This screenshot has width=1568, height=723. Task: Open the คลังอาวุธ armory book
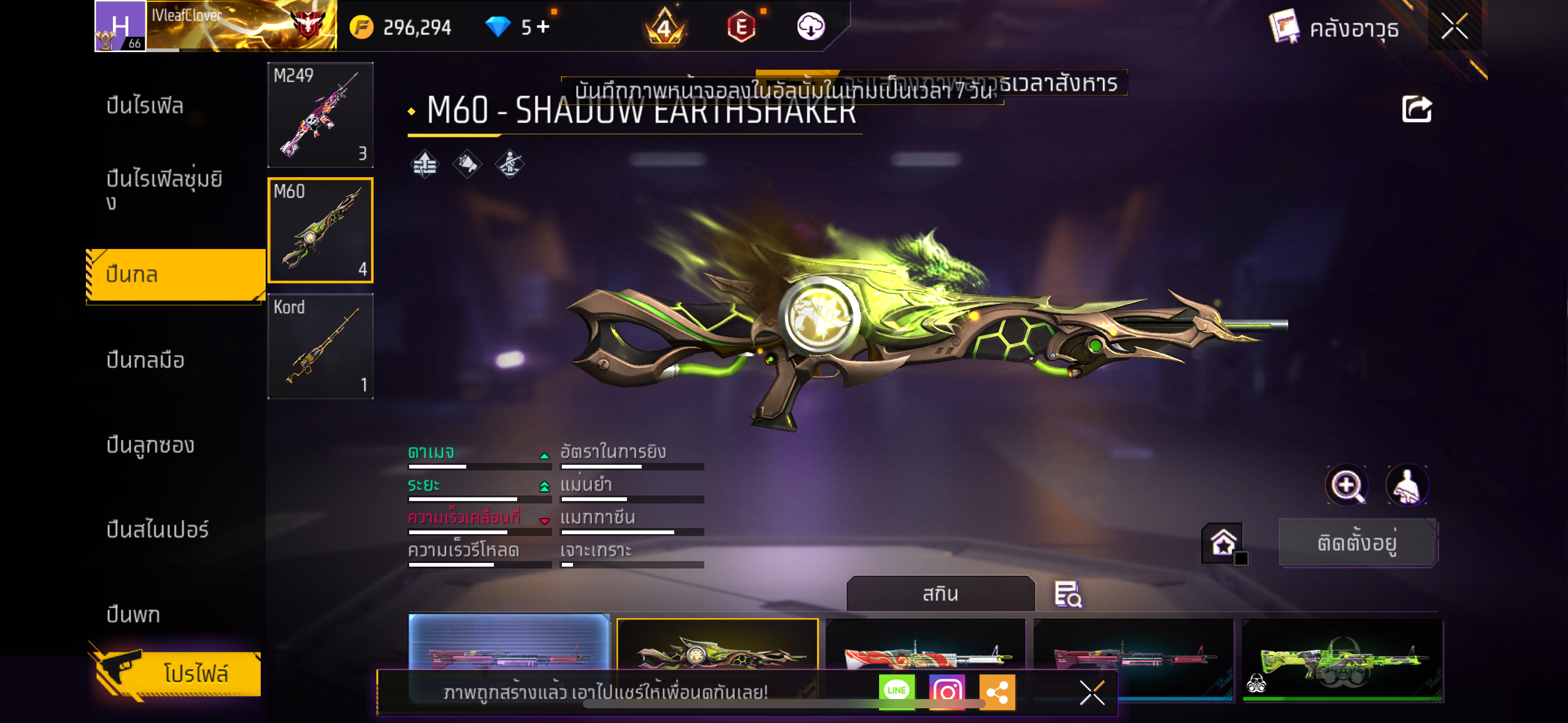[x=1335, y=28]
